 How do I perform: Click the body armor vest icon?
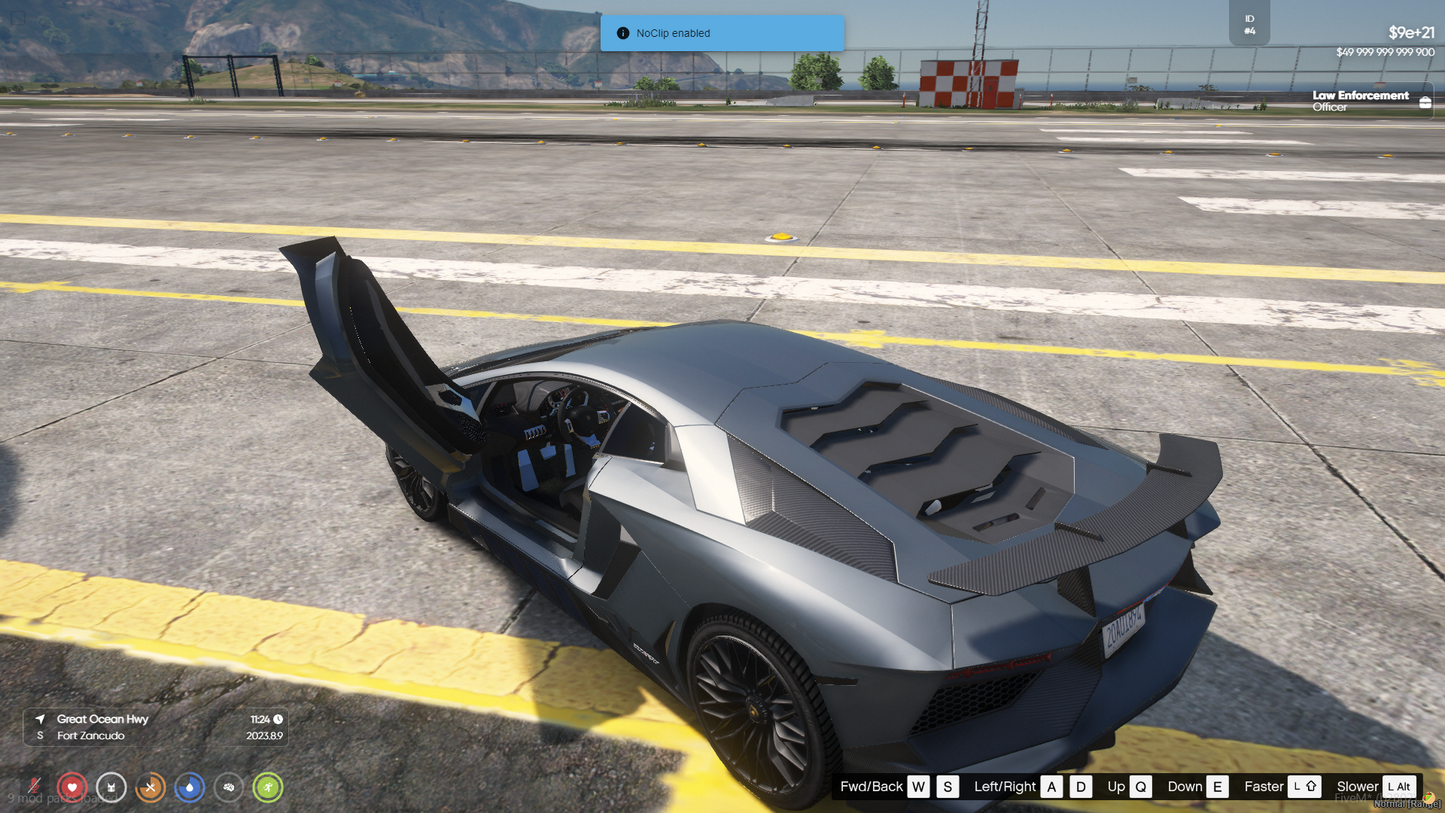[111, 788]
